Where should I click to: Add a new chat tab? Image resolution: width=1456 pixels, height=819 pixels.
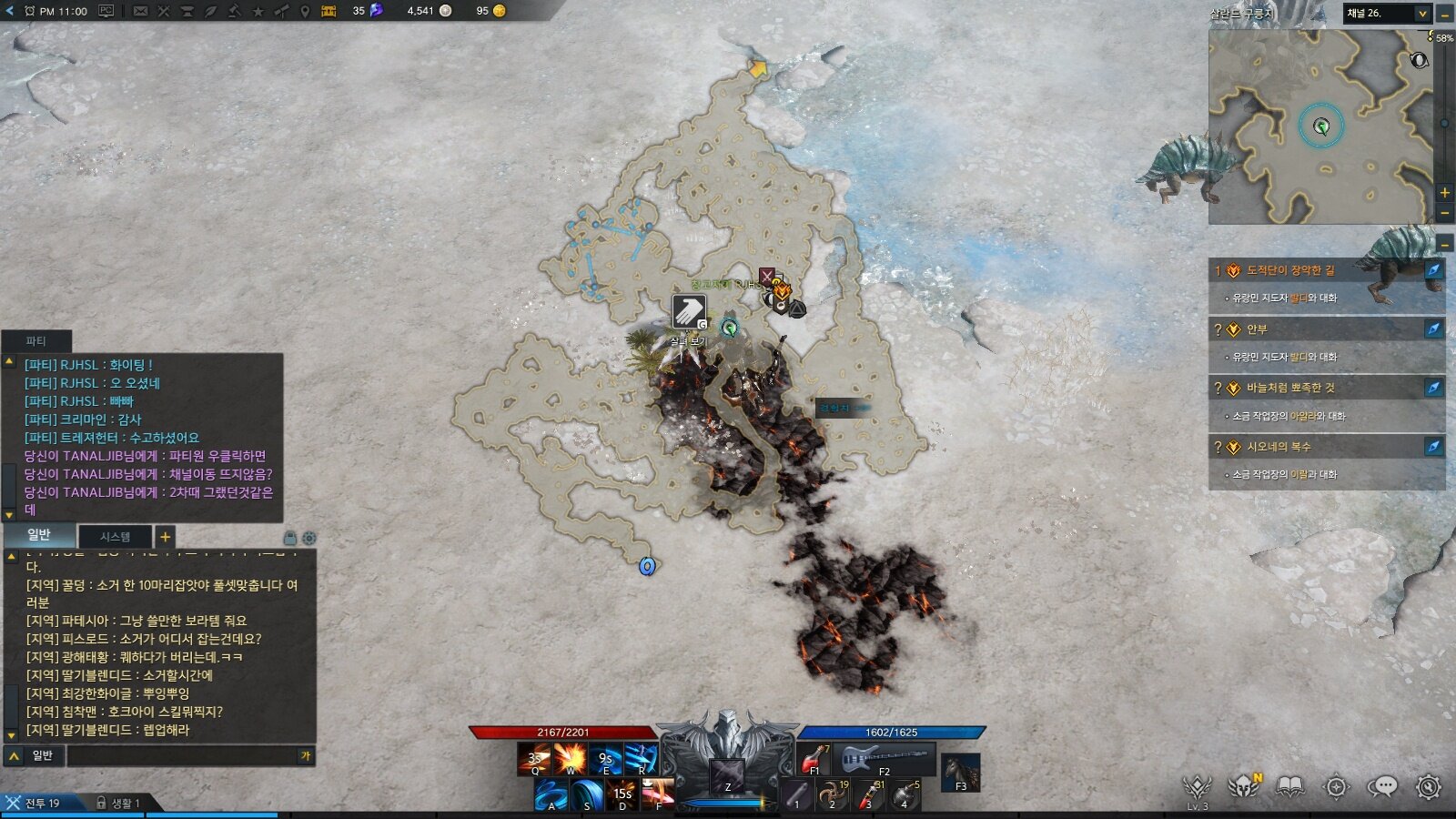165,537
